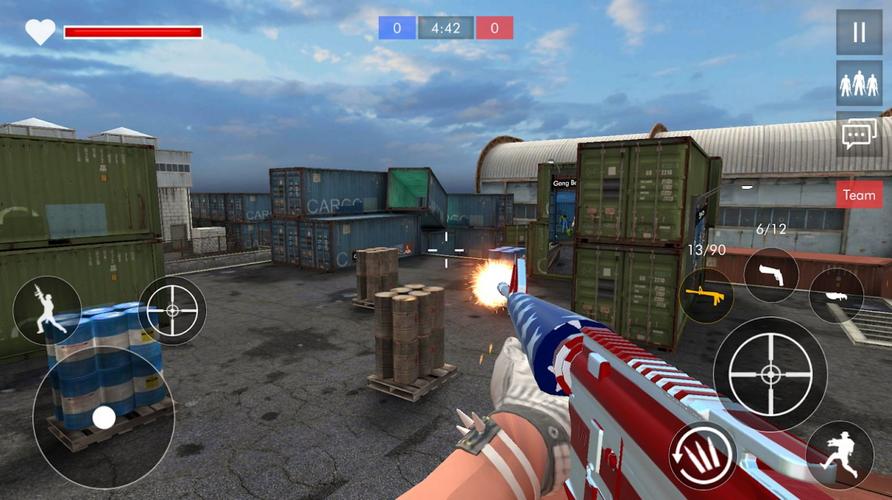This screenshot has width=892, height=500.
Task: Fire using the small left crosshair button
Action: (x=172, y=310)
